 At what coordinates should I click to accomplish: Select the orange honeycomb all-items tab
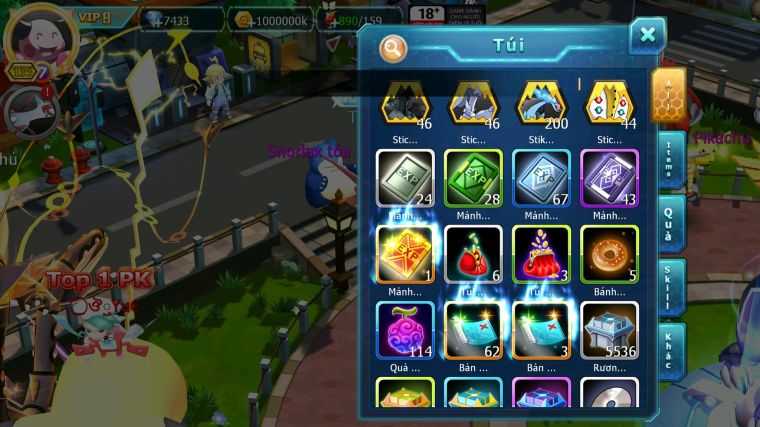tap(668, 94)
